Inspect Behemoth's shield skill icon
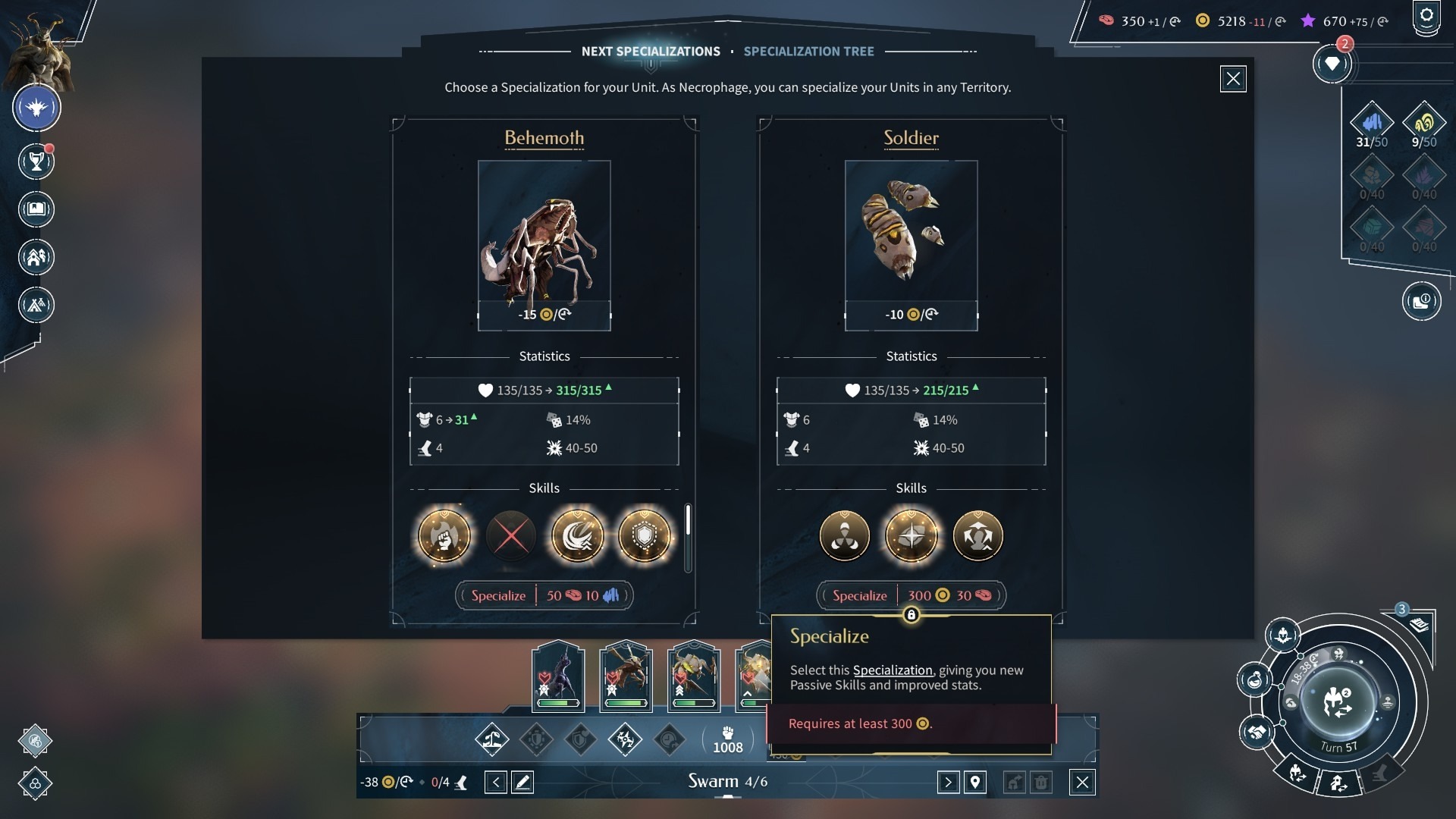 coord(645,536)
